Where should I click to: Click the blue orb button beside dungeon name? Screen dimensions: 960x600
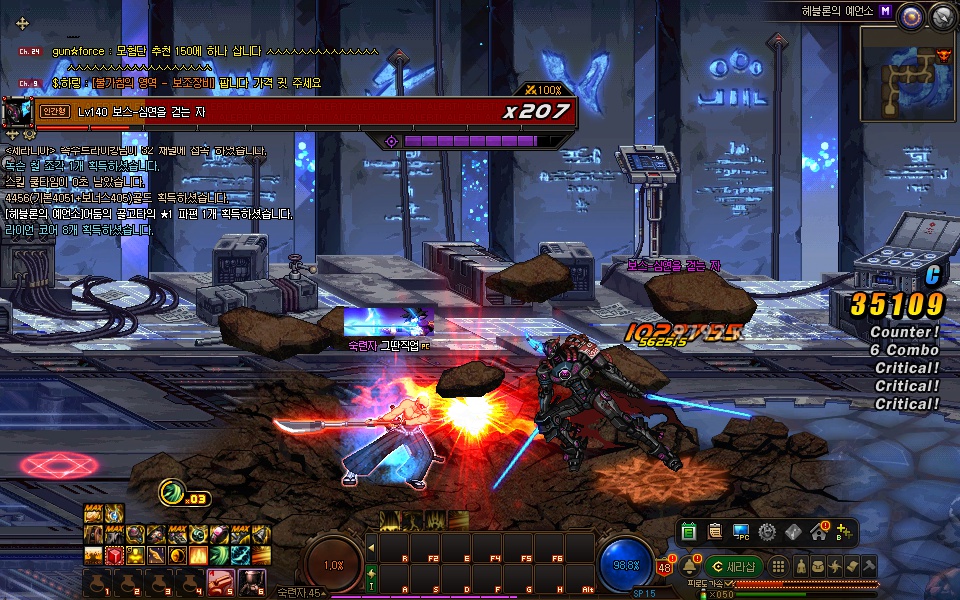pyautogui.click(x=911, y=15)
